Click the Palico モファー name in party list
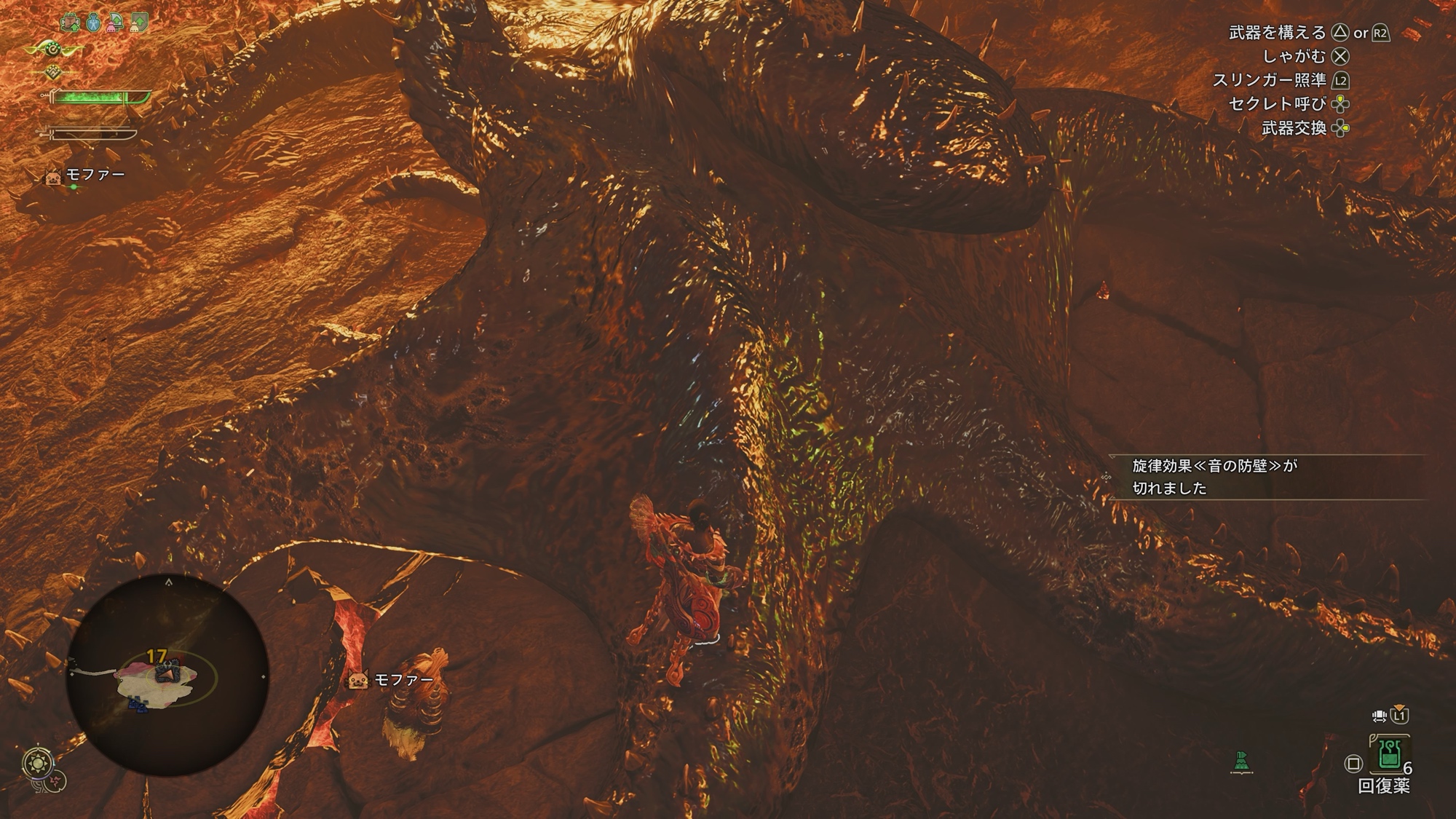Viewport: 1456px width, 819px height. 95,175
